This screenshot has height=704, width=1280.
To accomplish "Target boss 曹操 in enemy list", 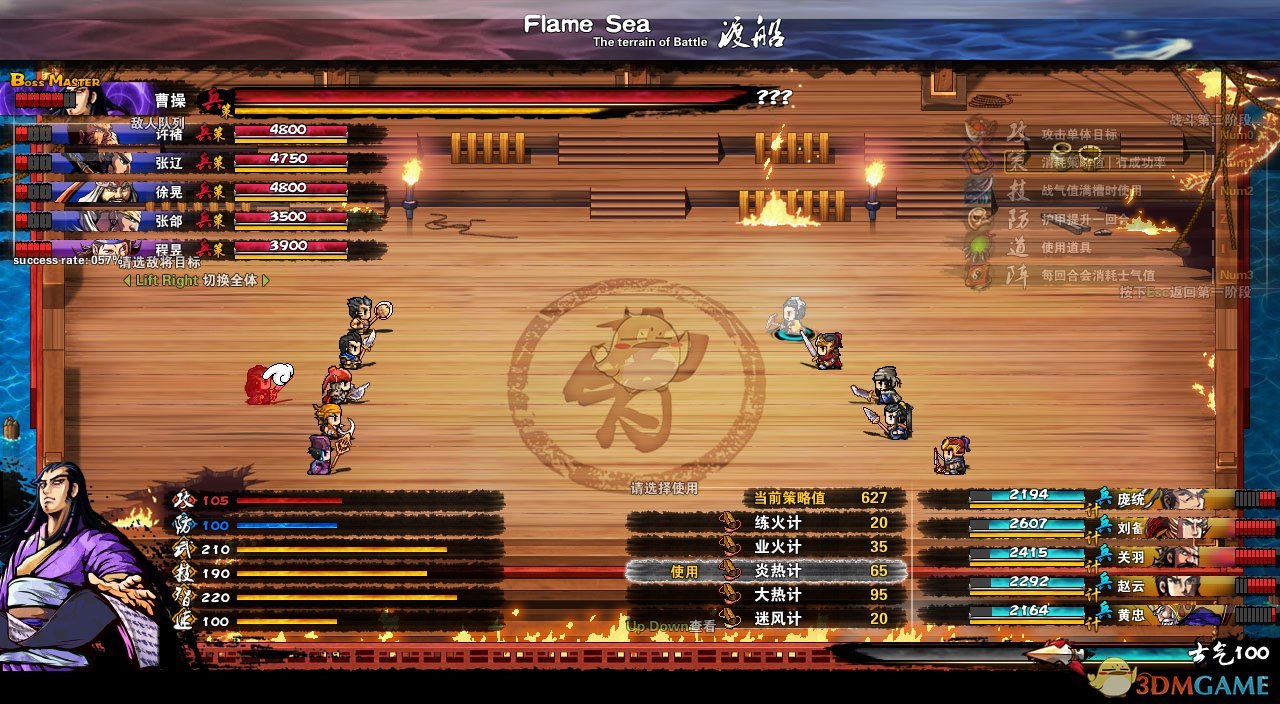I will tap(170, 100).
